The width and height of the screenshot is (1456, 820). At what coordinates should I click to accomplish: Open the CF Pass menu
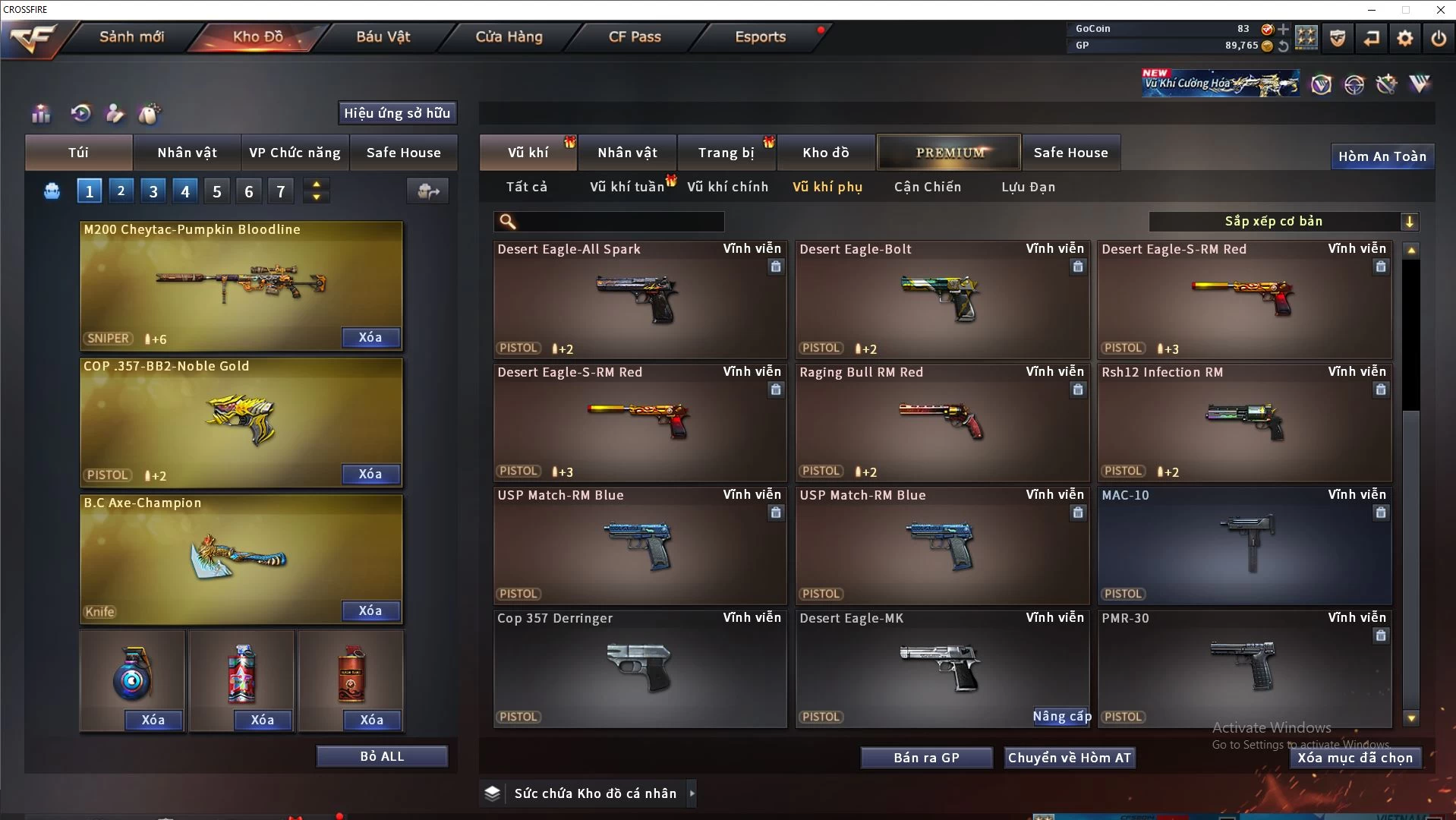635,36
